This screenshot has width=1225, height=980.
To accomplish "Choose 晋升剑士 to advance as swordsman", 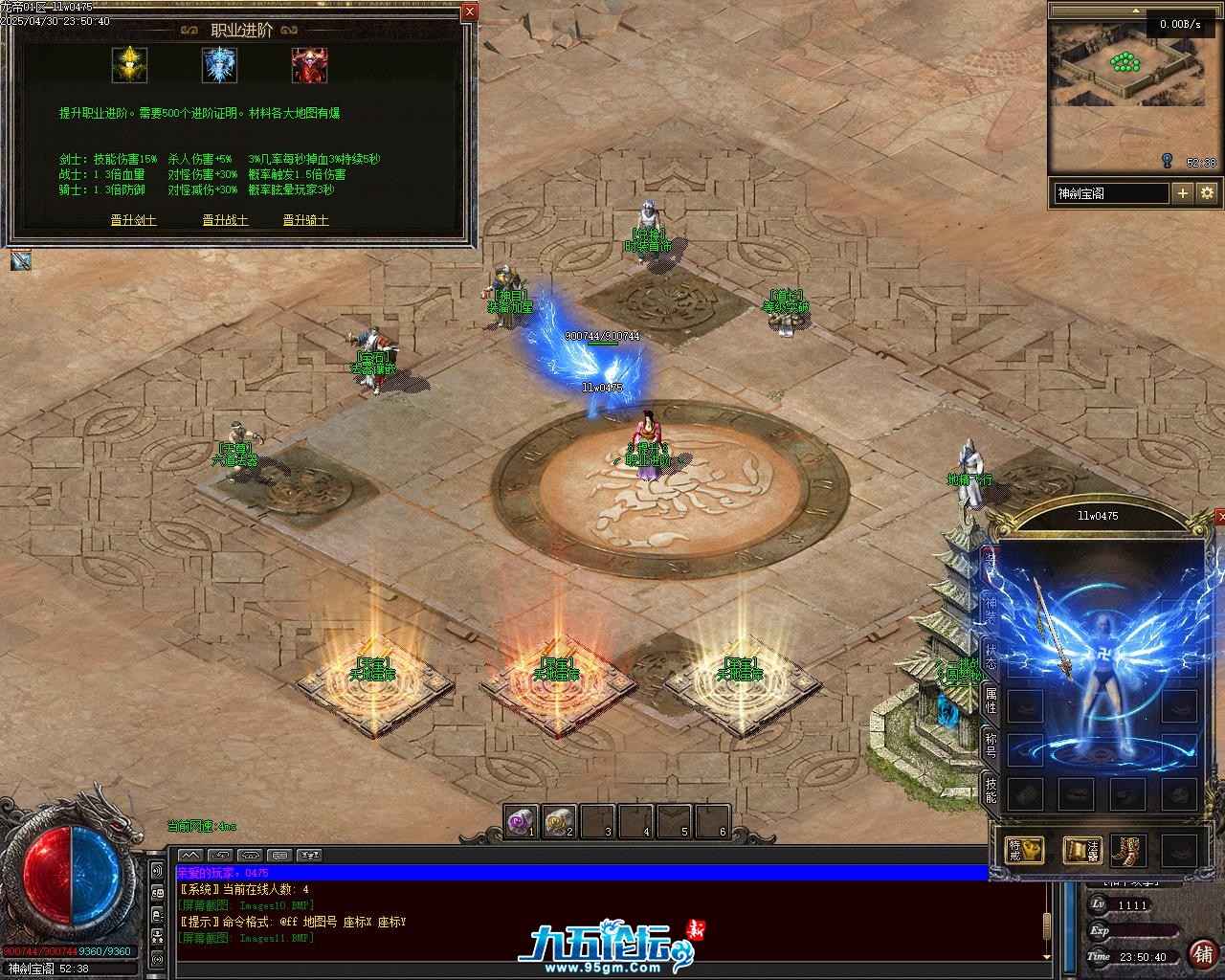I will coord(133,220).
